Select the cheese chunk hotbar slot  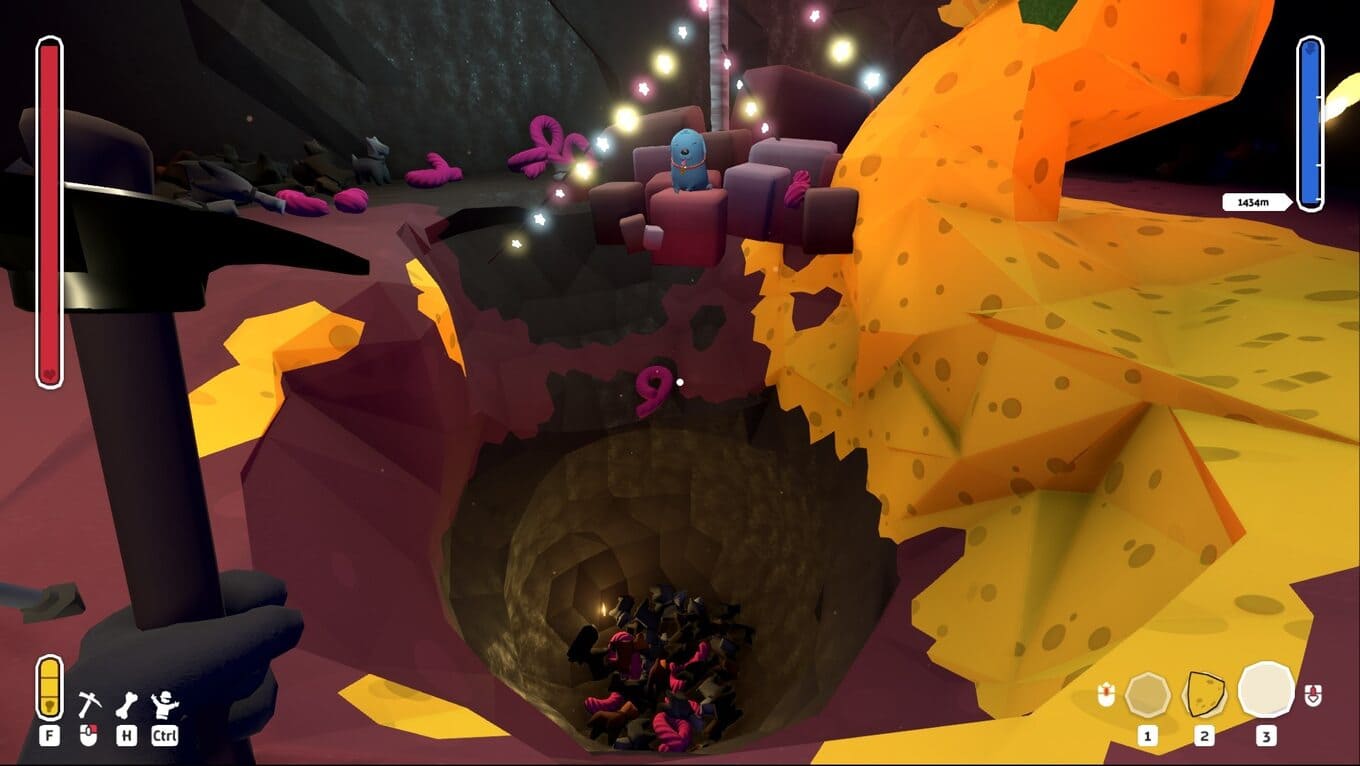(1205, 693)
